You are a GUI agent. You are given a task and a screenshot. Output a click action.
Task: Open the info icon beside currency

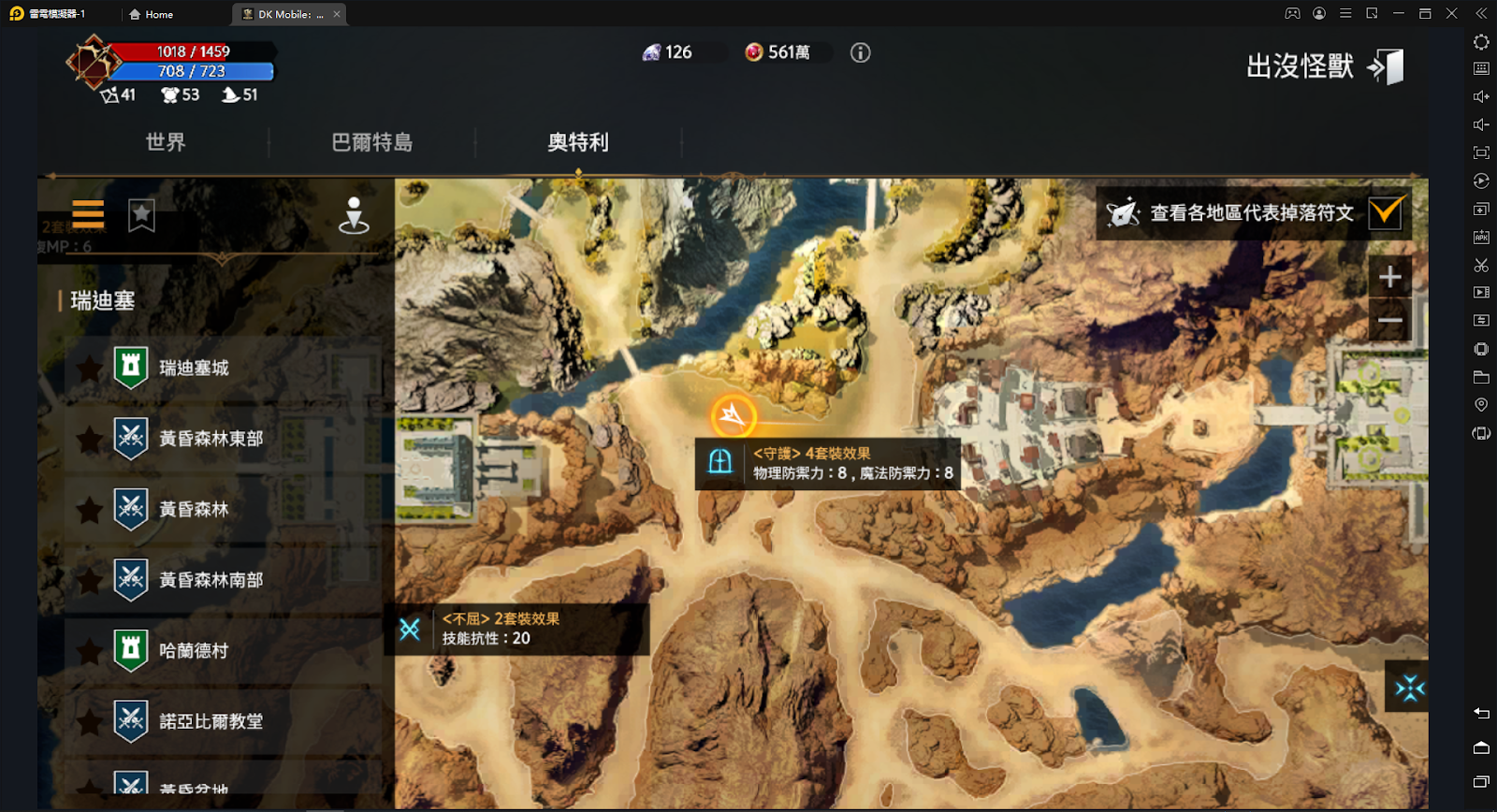click(x=860, y=52)
